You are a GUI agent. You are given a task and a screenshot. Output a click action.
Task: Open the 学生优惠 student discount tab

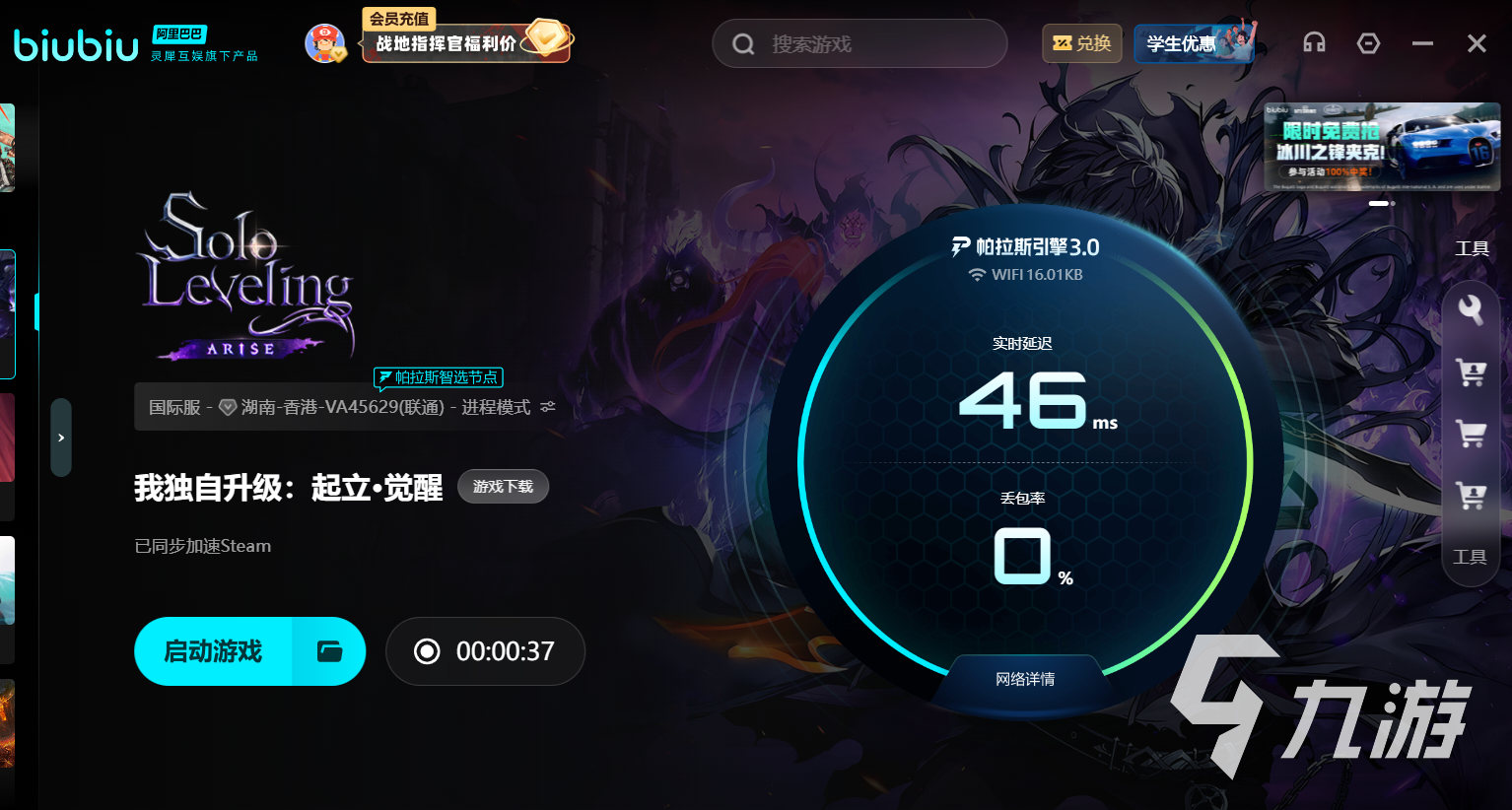pyautogui.click(x=1193, y=42)
